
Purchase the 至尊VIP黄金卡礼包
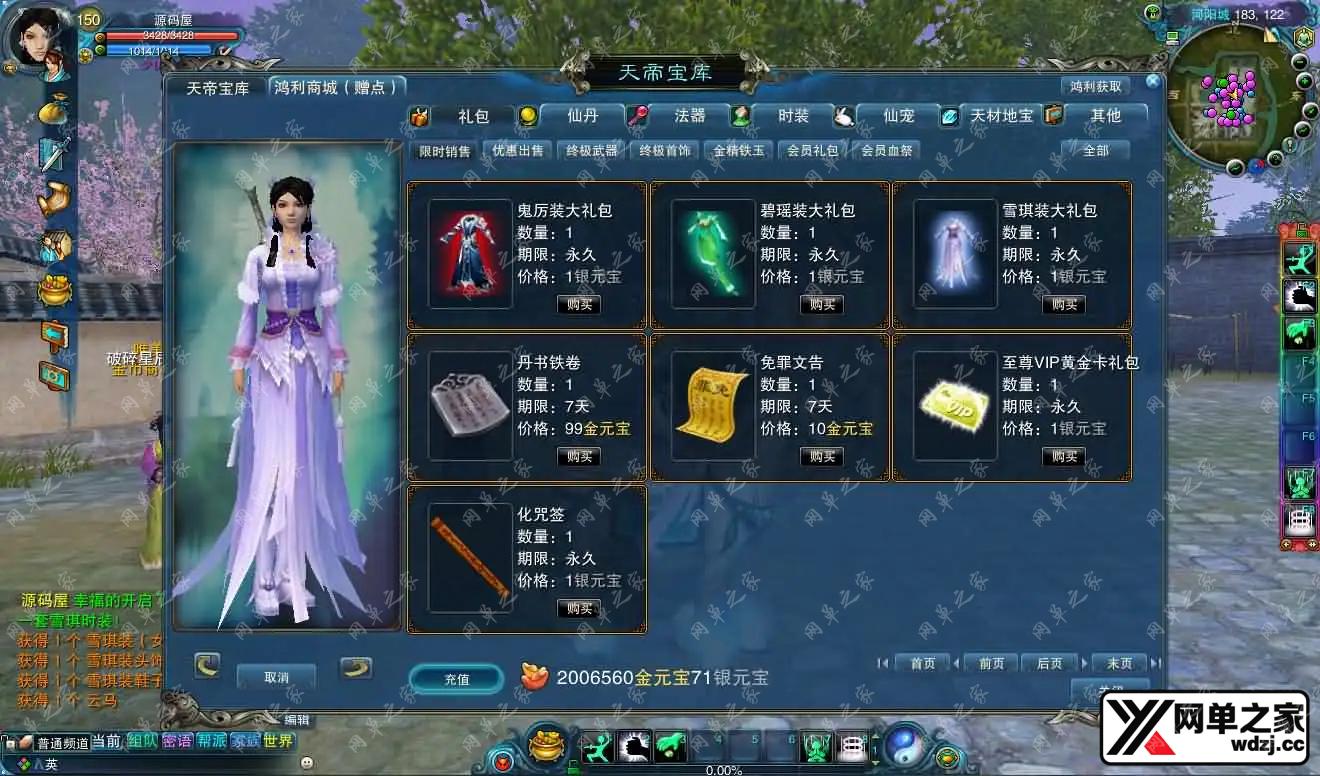click(x=1064, y=456)
